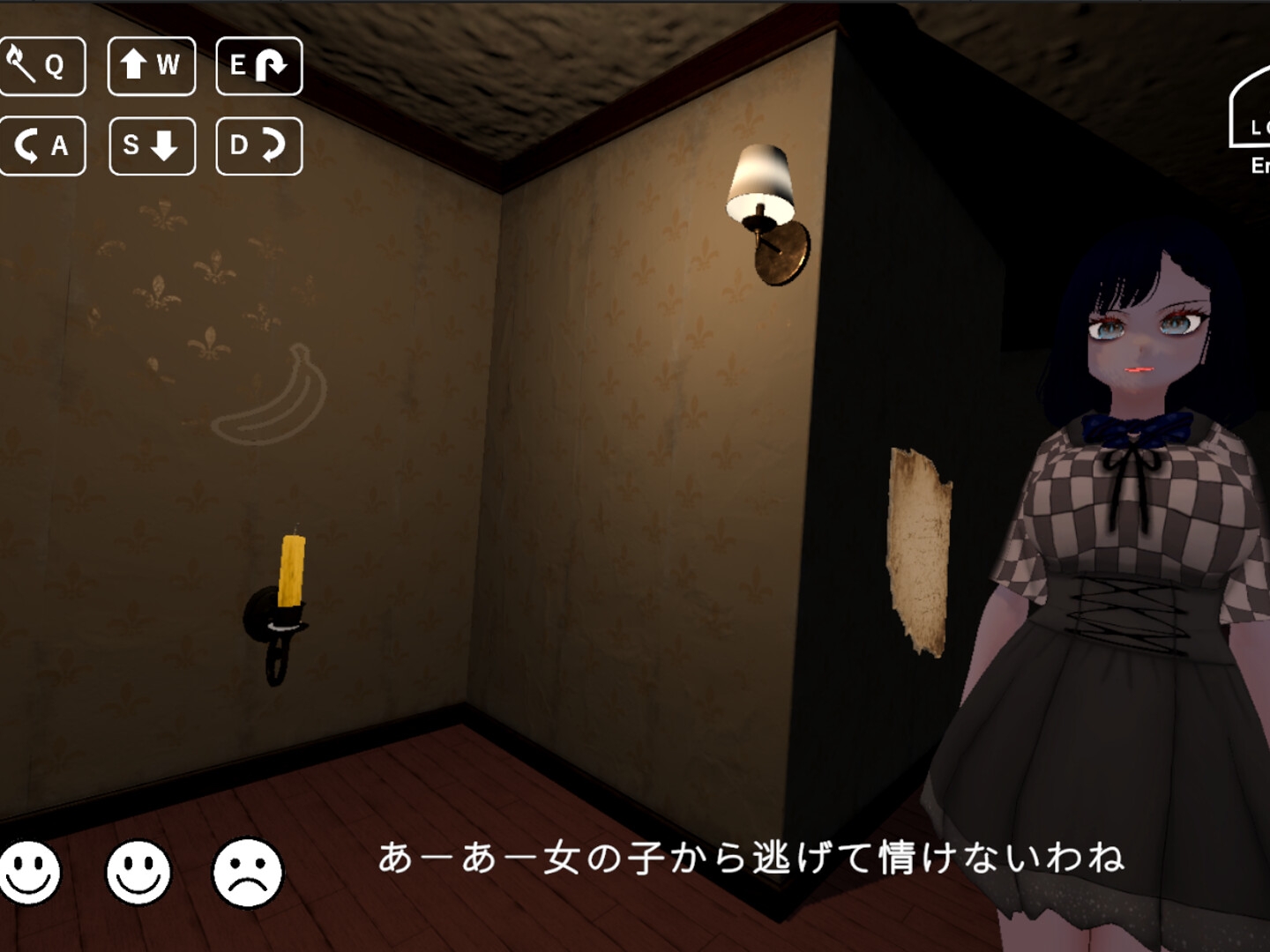Click the torn poster on the wall
1270x952 pixels.
click(x=920, y=551)
